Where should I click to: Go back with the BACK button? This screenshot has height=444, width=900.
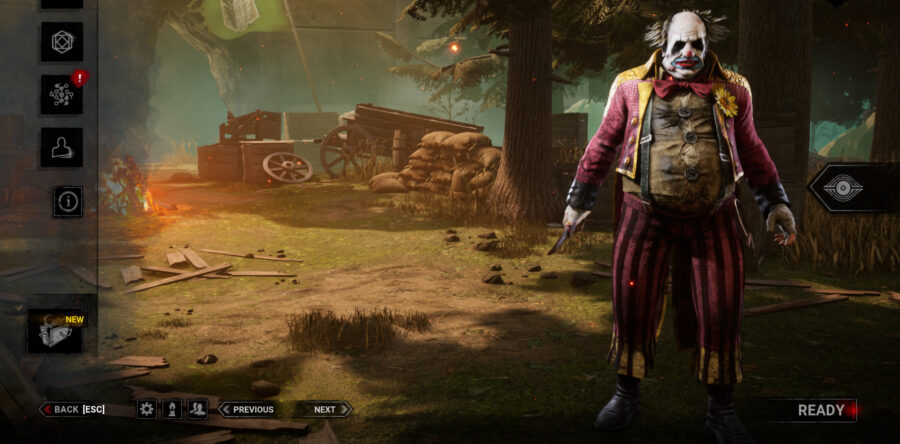[x=72, y=409]
